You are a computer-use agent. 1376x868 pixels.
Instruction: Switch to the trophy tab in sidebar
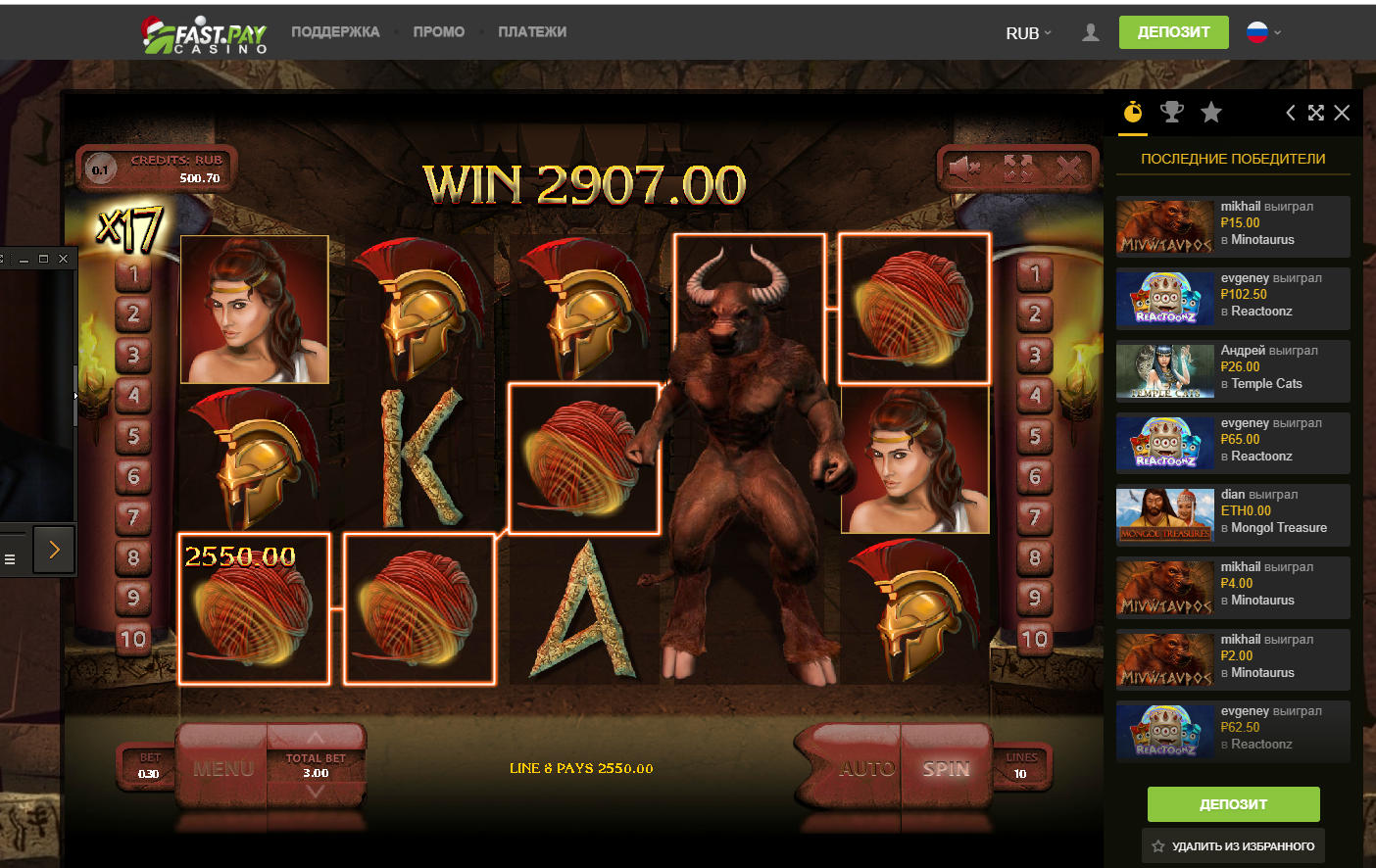coord(1171,113)
